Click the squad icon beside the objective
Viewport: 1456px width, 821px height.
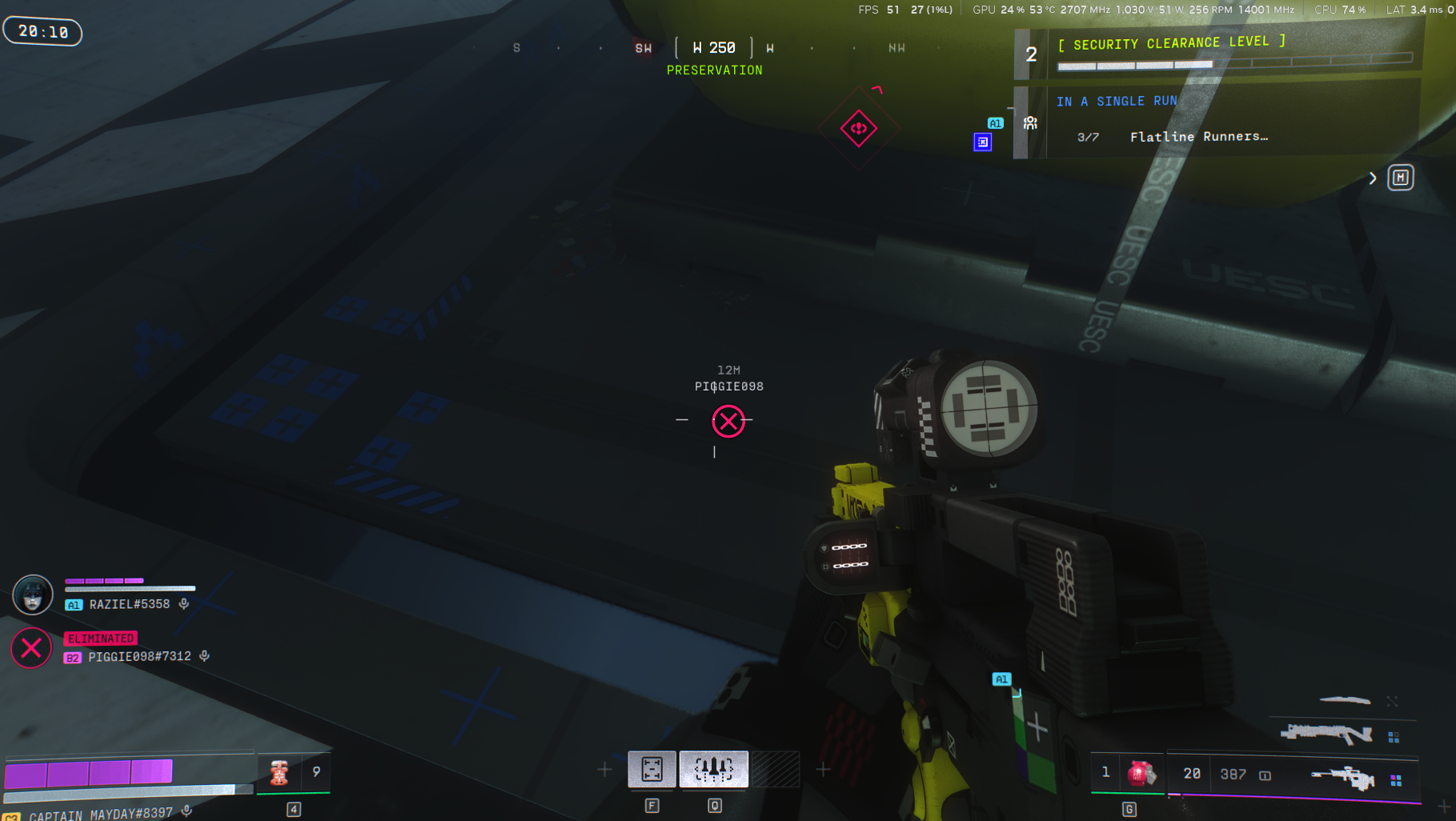pyautogui.click(x=1030, y=123)
